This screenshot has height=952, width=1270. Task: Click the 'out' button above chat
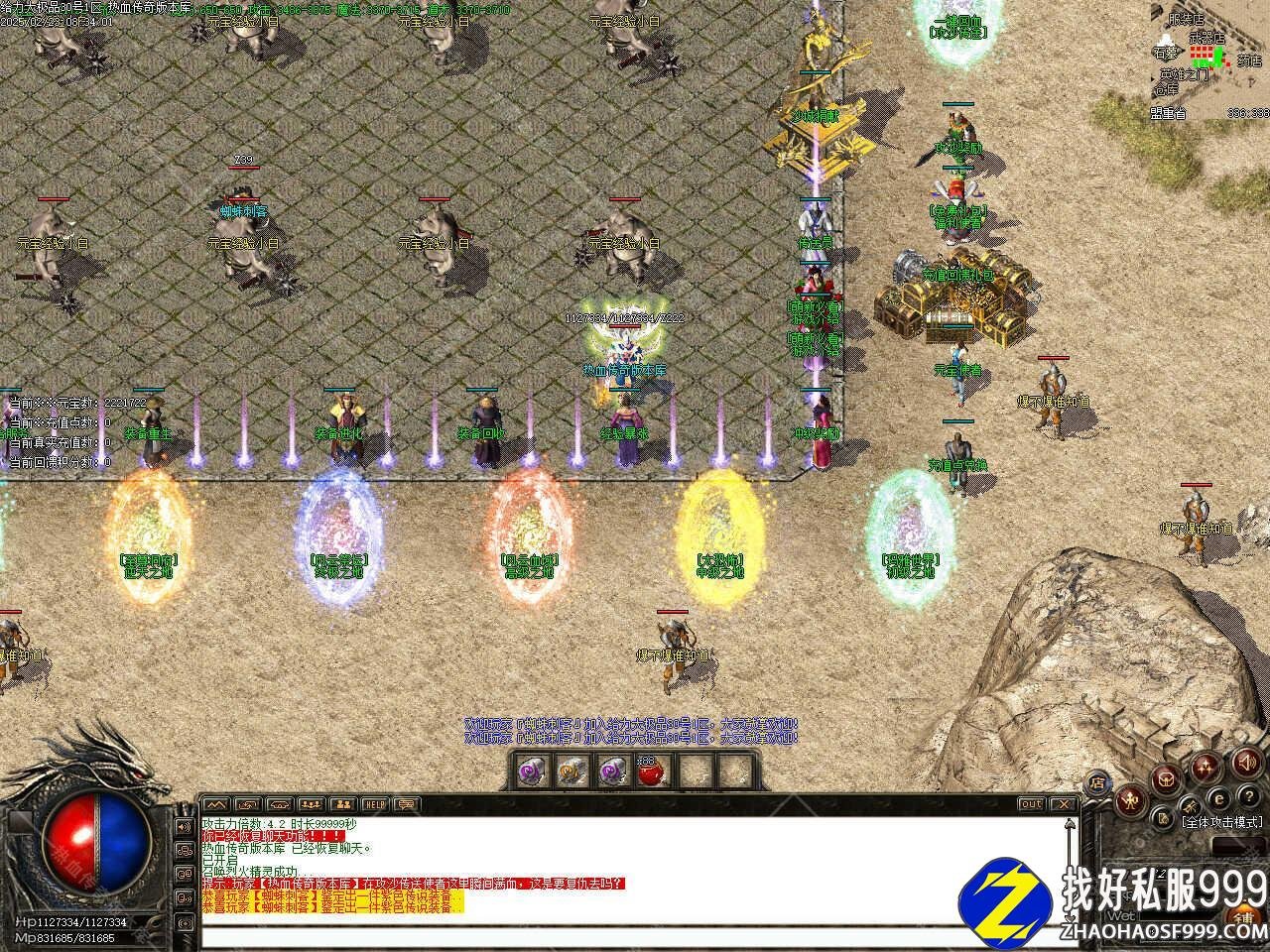pyautogui.click(x=1032, y=803)
